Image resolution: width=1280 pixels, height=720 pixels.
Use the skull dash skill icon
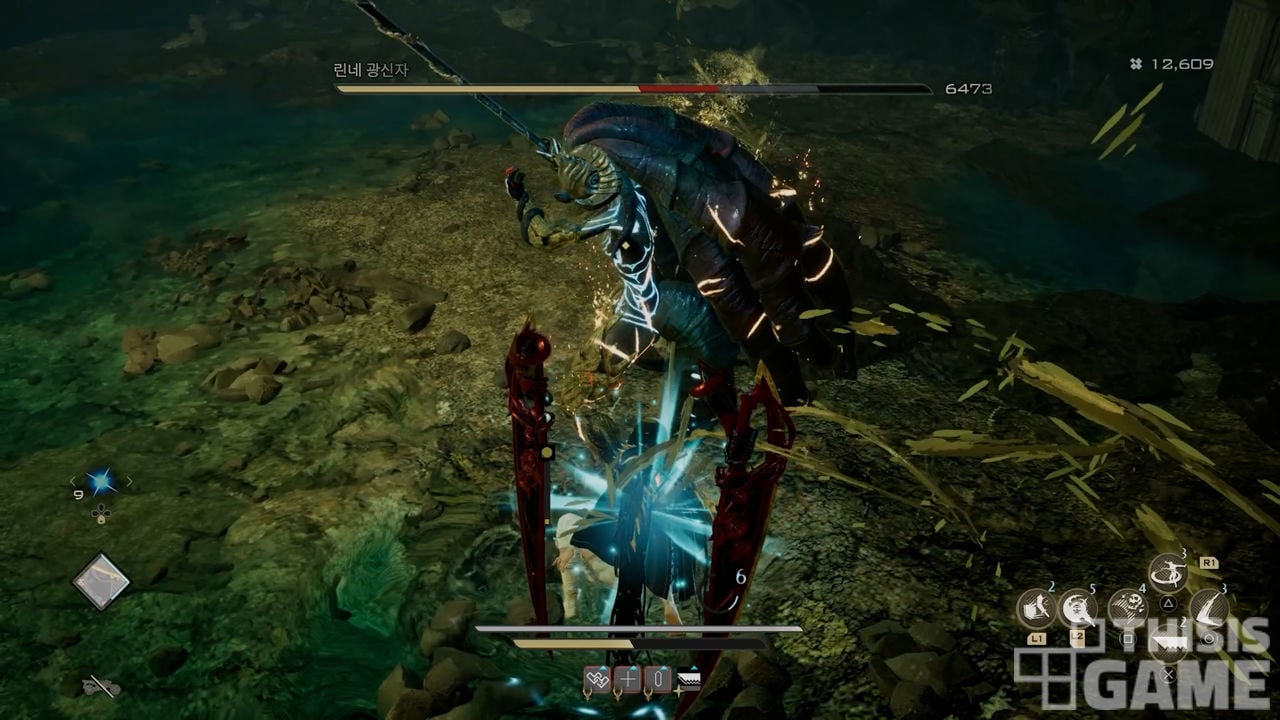point(1127,607)
